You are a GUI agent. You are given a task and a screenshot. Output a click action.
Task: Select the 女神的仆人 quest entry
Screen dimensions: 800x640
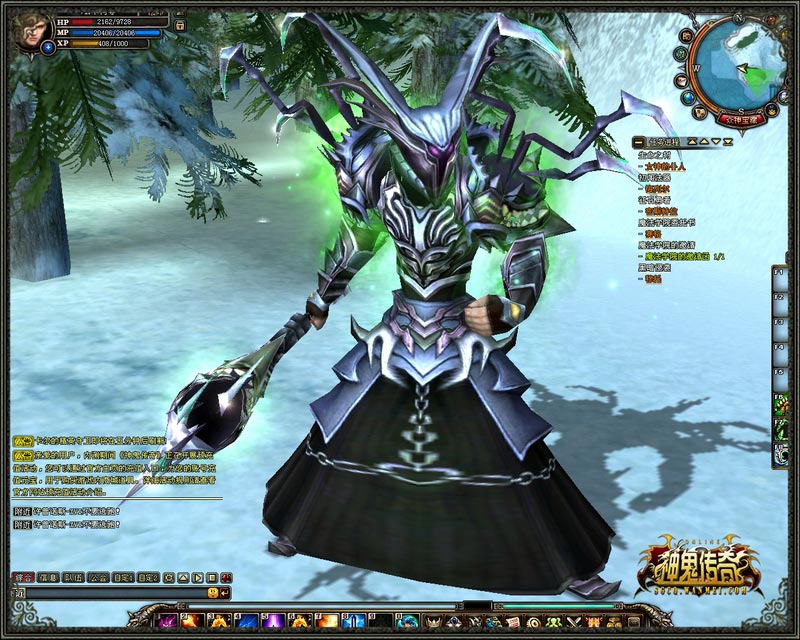point(666,167)
